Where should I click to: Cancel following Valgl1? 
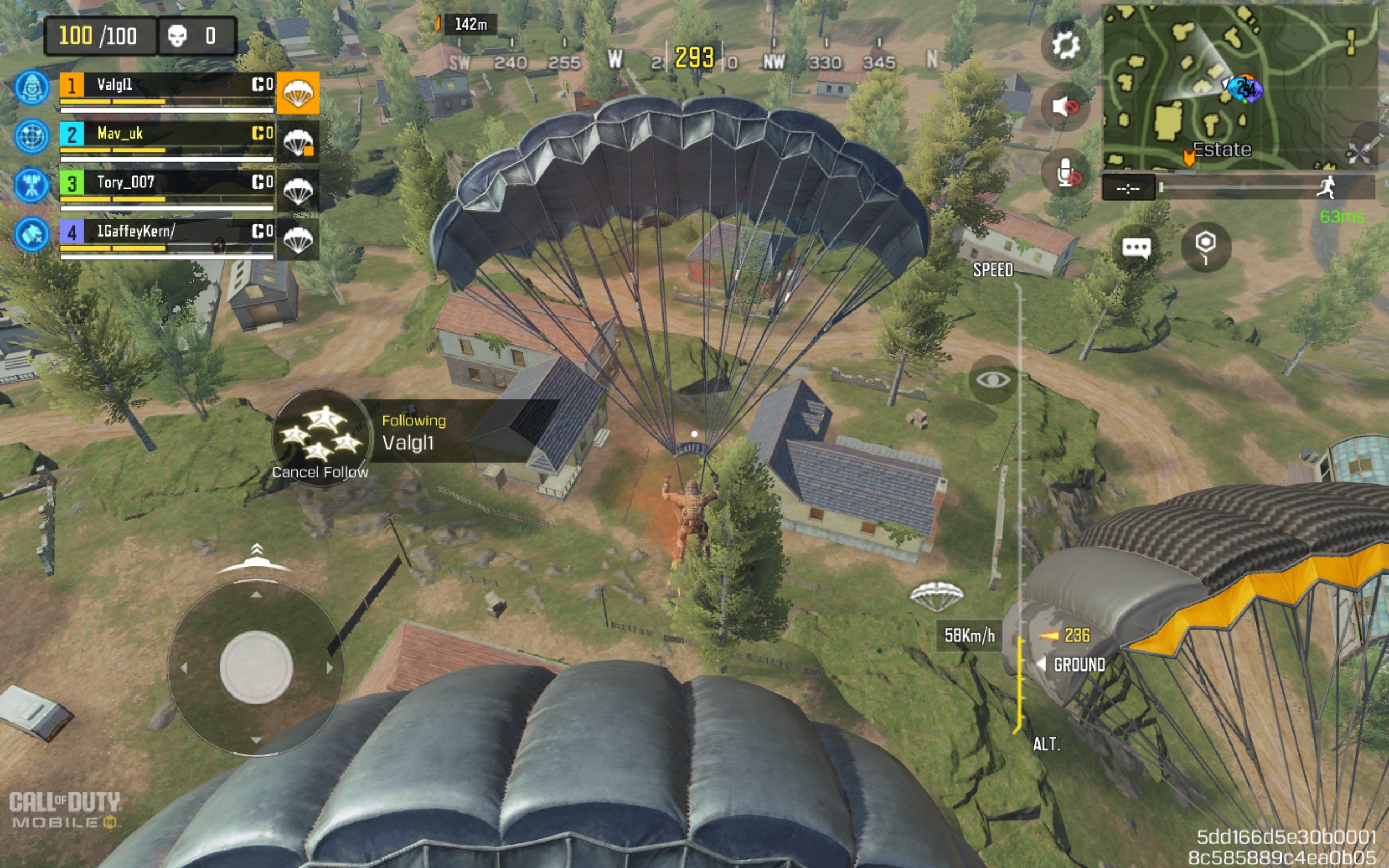point(321,437)
